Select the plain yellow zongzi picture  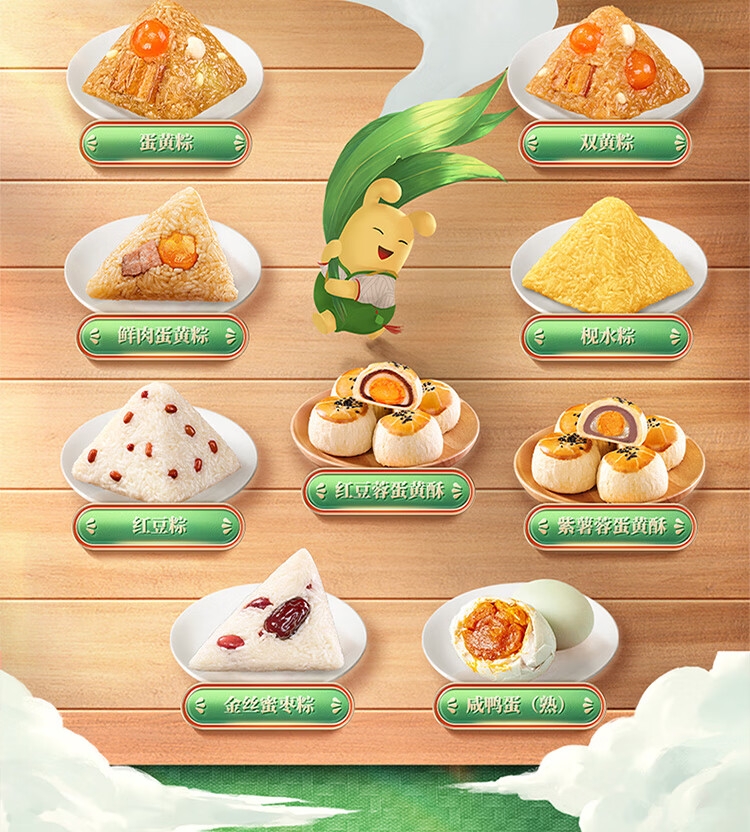point(608,258)
